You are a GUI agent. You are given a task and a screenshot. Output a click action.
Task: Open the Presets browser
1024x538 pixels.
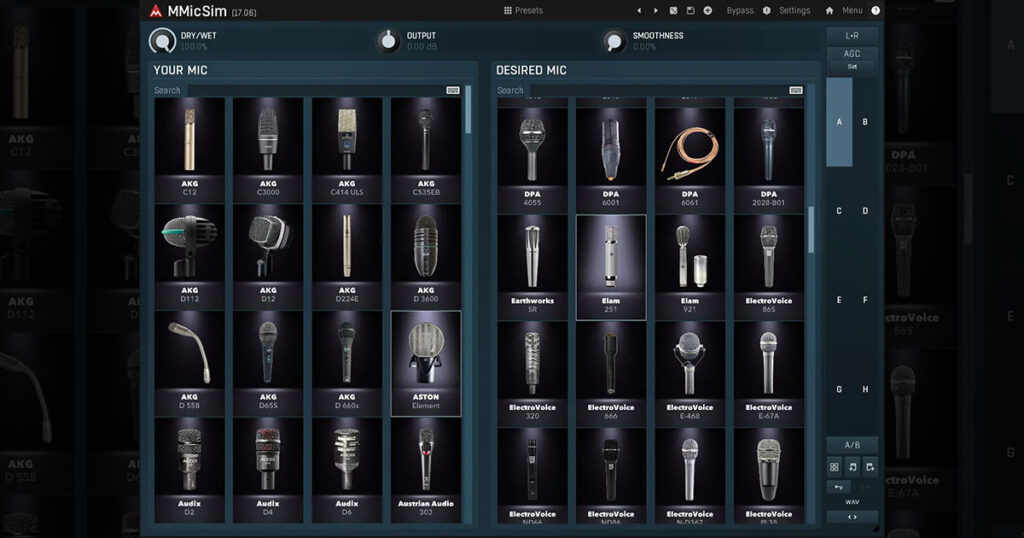[523, 10]
